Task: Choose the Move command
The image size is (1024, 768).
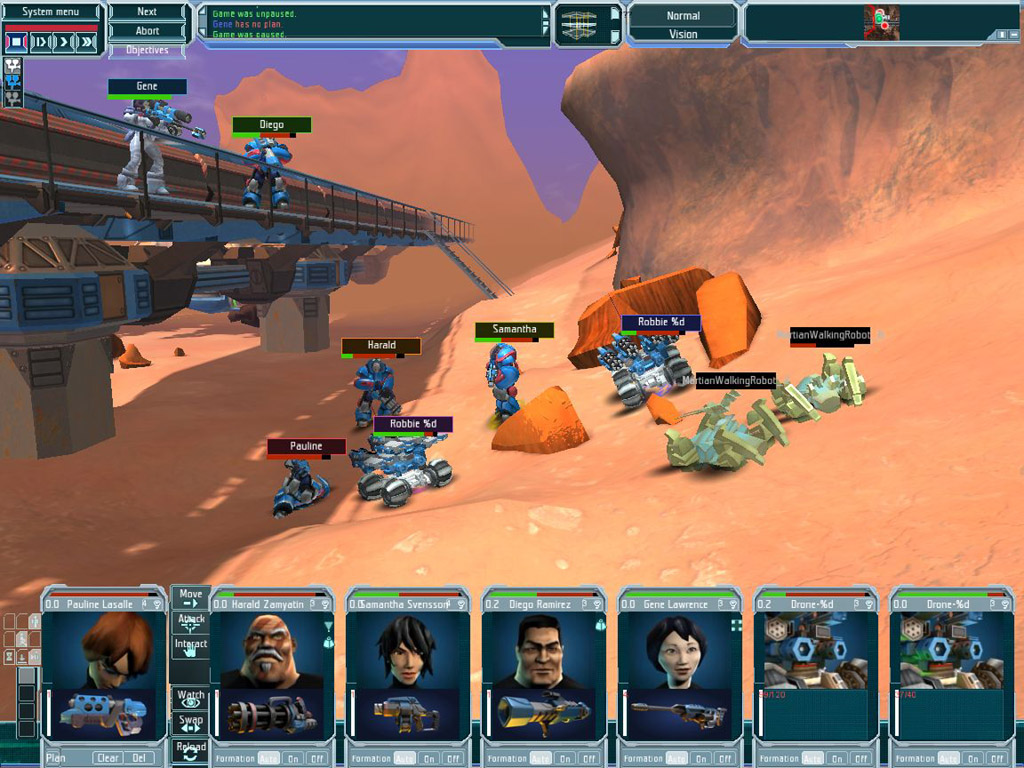Action: point(190,598)
